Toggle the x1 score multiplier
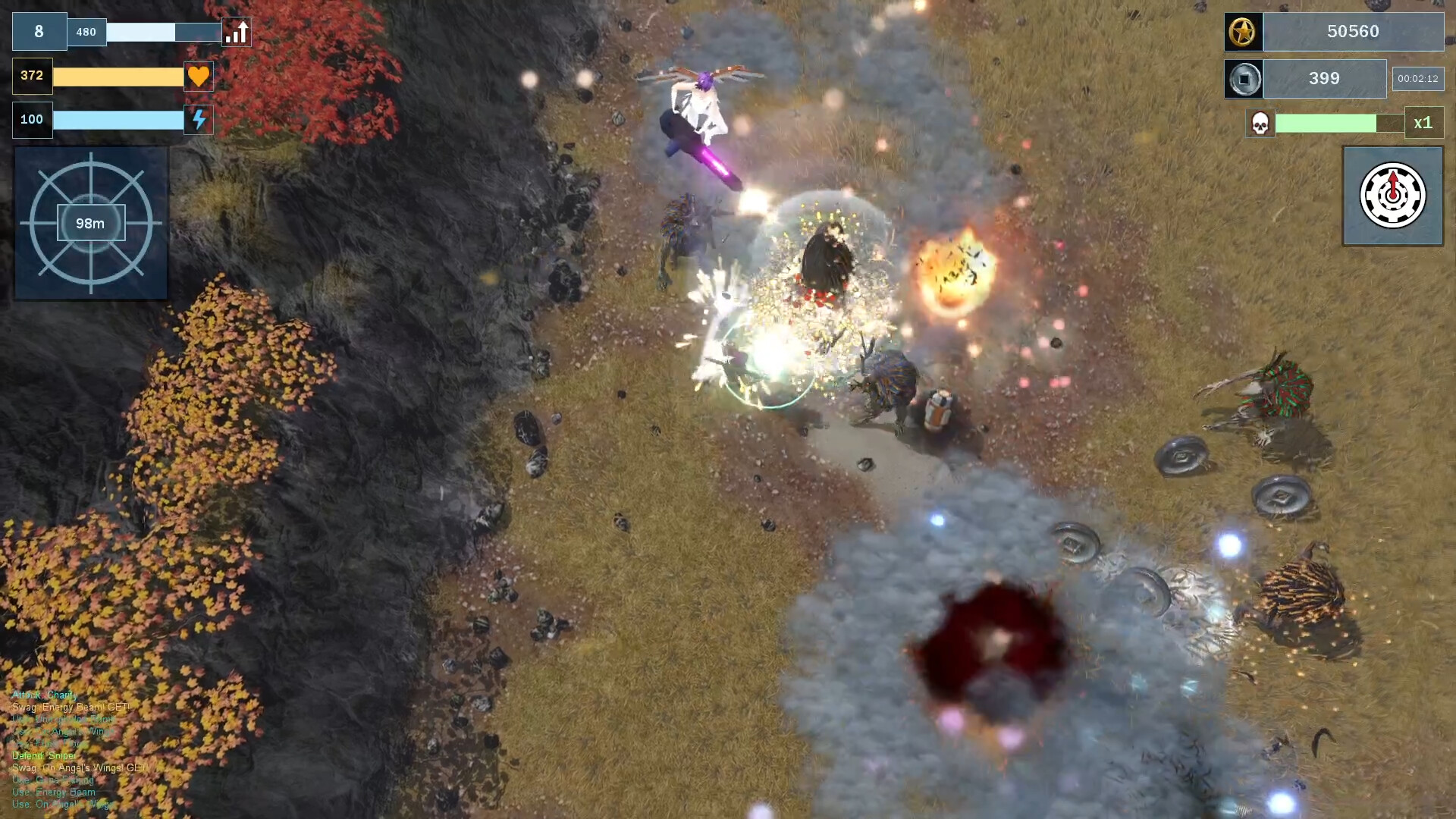Image resolution: width=1456 pixels, height=819 pixels. coord(1426,123)
